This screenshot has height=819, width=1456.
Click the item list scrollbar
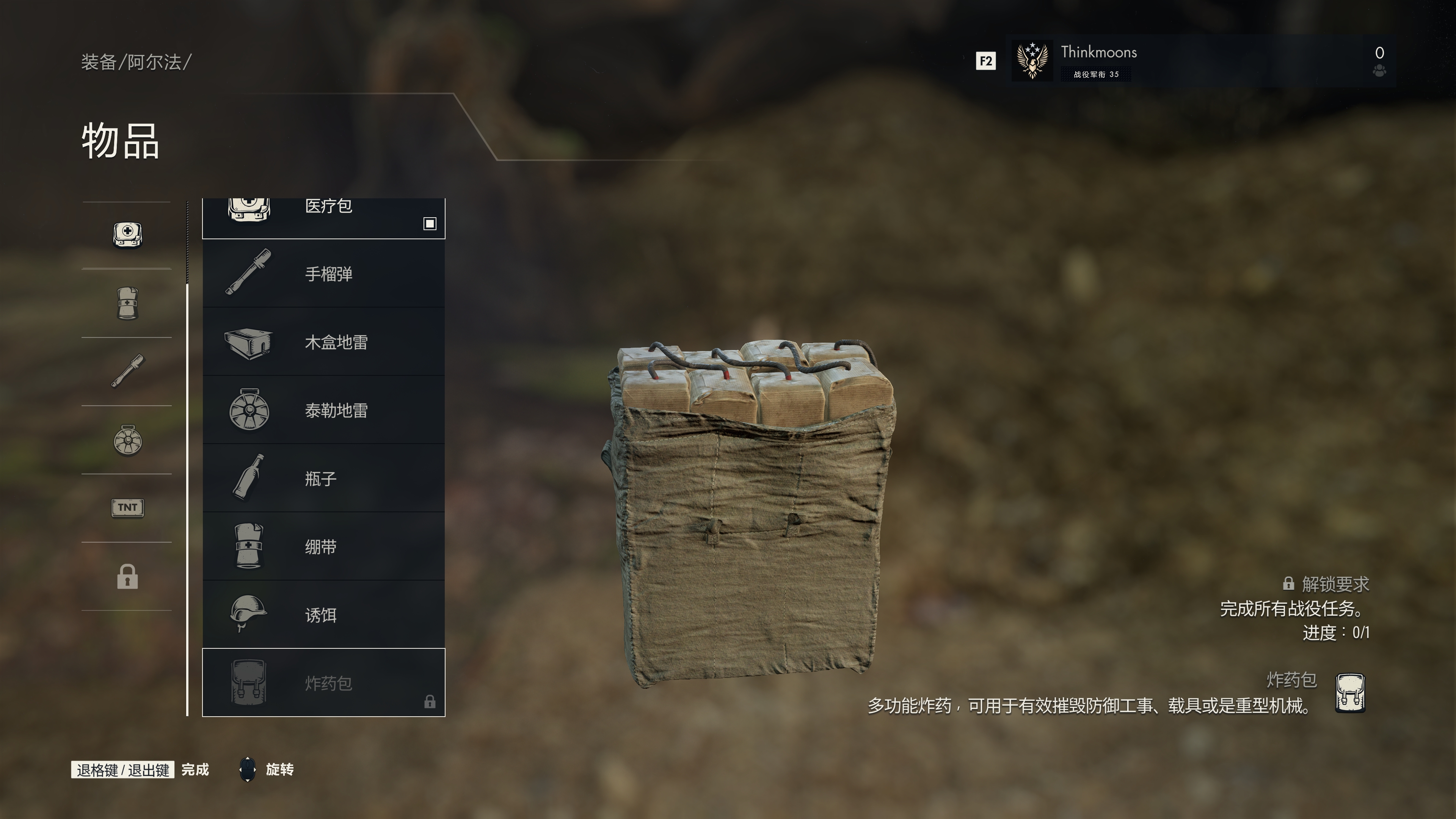(x=187, y=497)
